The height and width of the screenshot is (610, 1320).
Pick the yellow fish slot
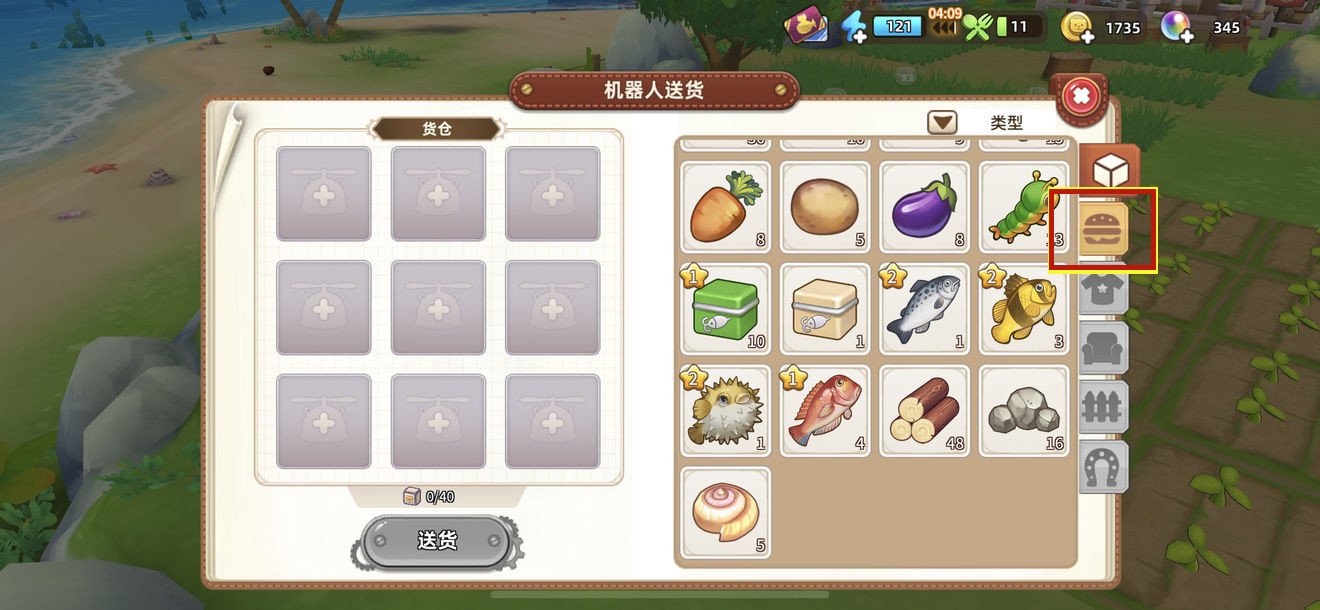point(1023,309)
